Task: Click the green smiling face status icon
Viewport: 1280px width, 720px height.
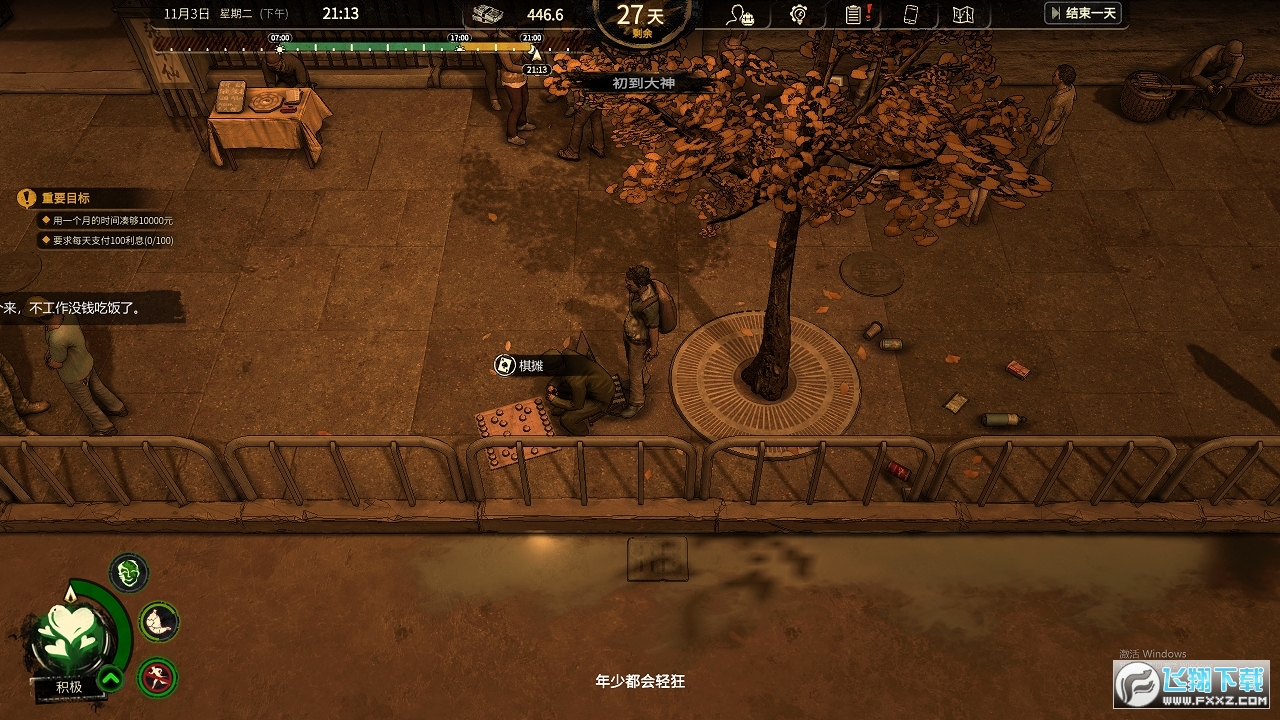Action: click(x=128, y=573)
